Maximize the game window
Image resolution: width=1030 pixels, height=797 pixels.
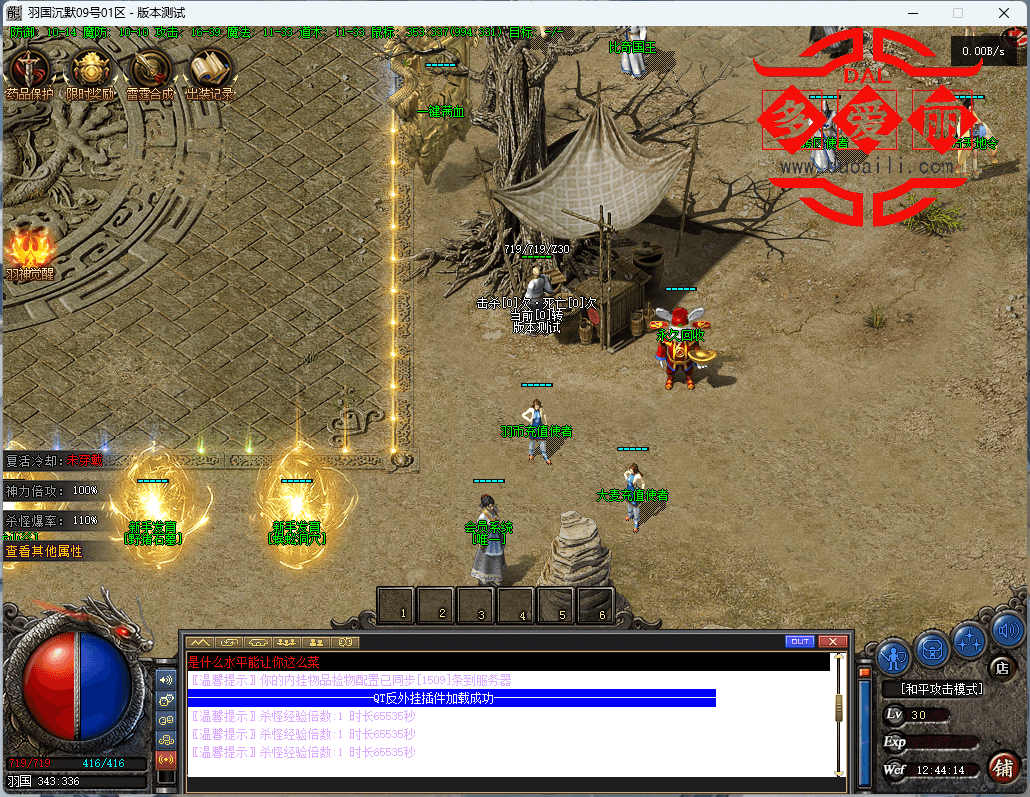click(x=958, y=13)
